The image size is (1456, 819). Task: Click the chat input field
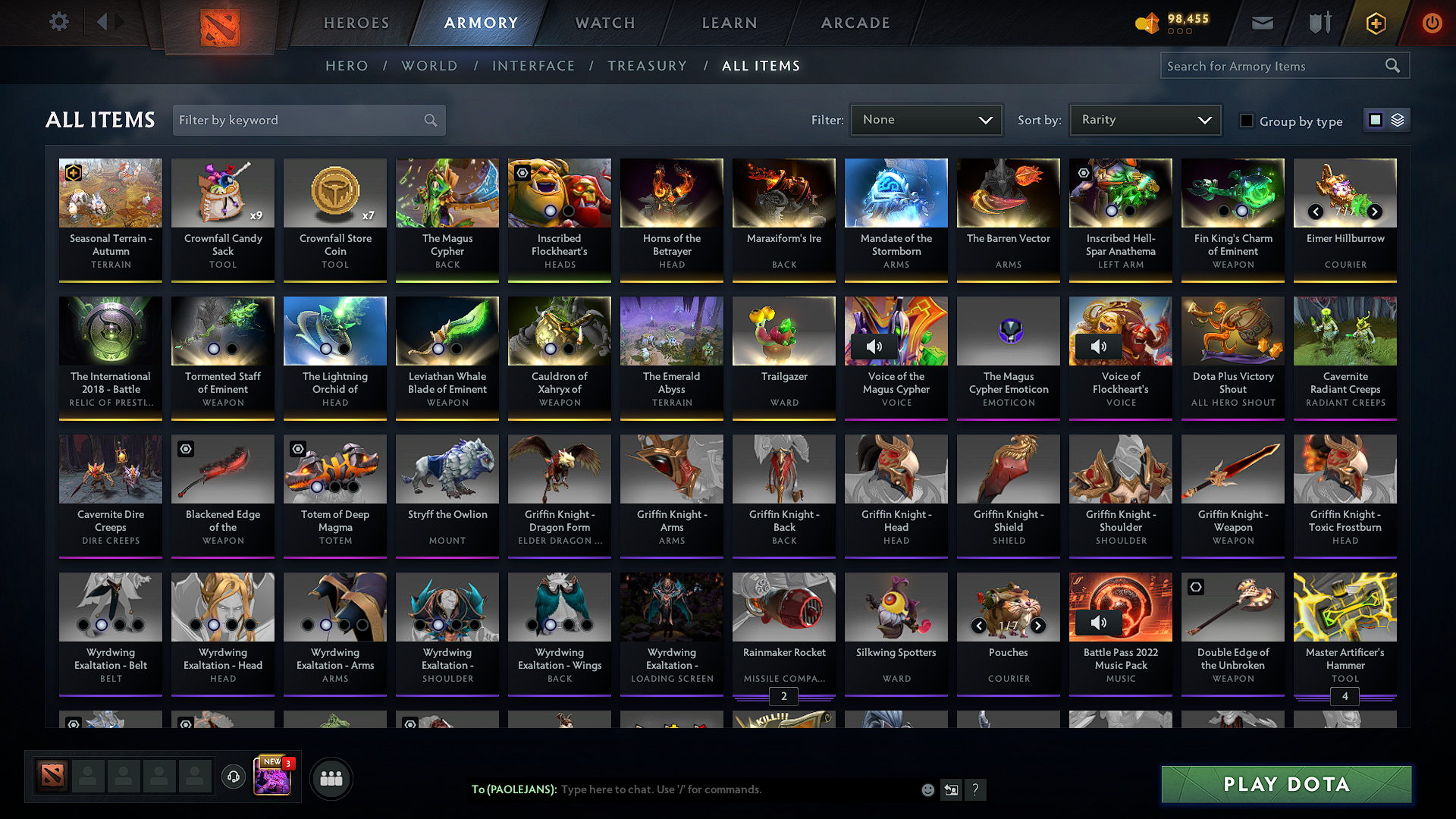720,789
